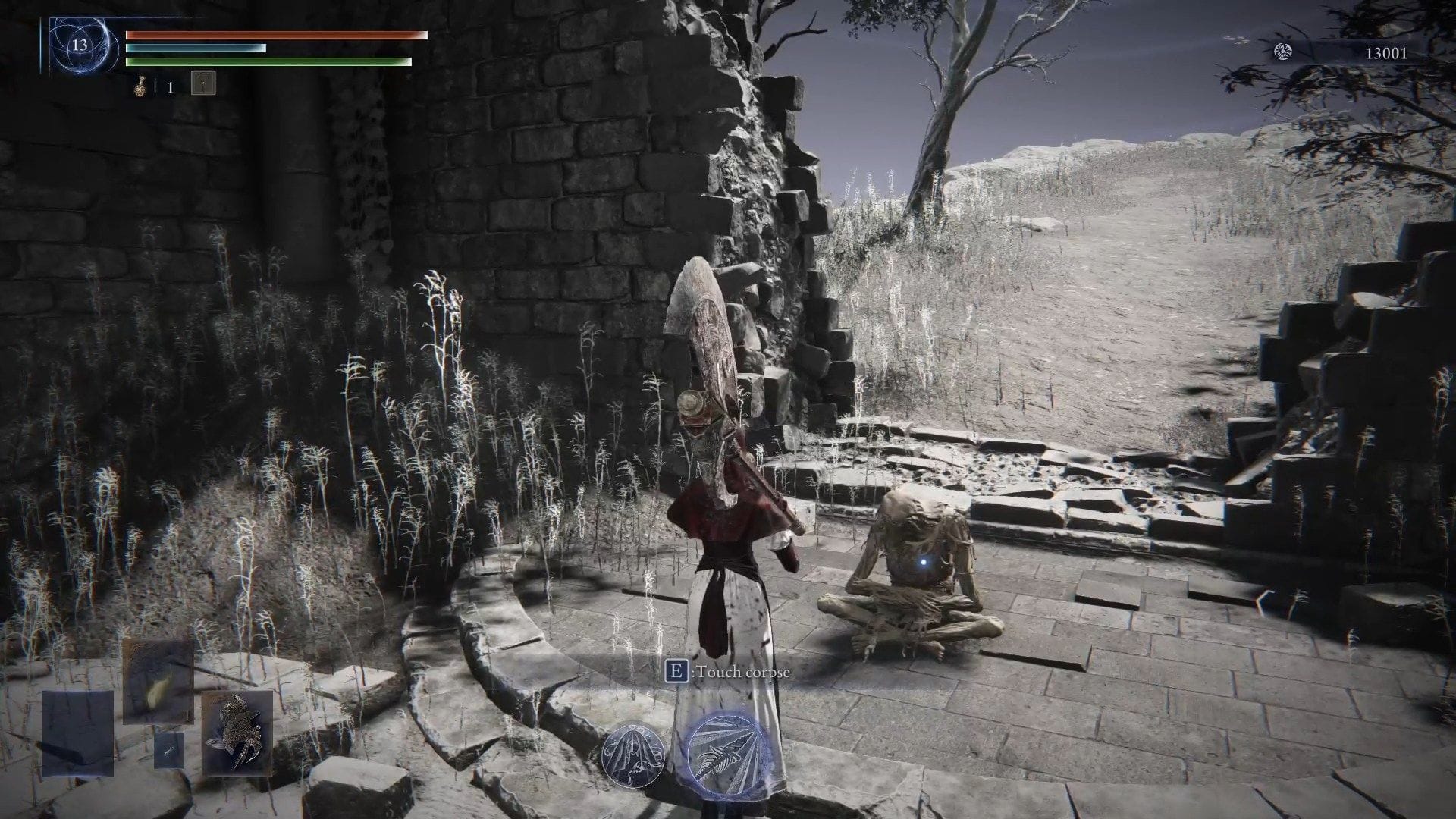
Task: Select the Crimson Flask icon in the HUD
Action: pyautogui.click(x=141, y=86)
